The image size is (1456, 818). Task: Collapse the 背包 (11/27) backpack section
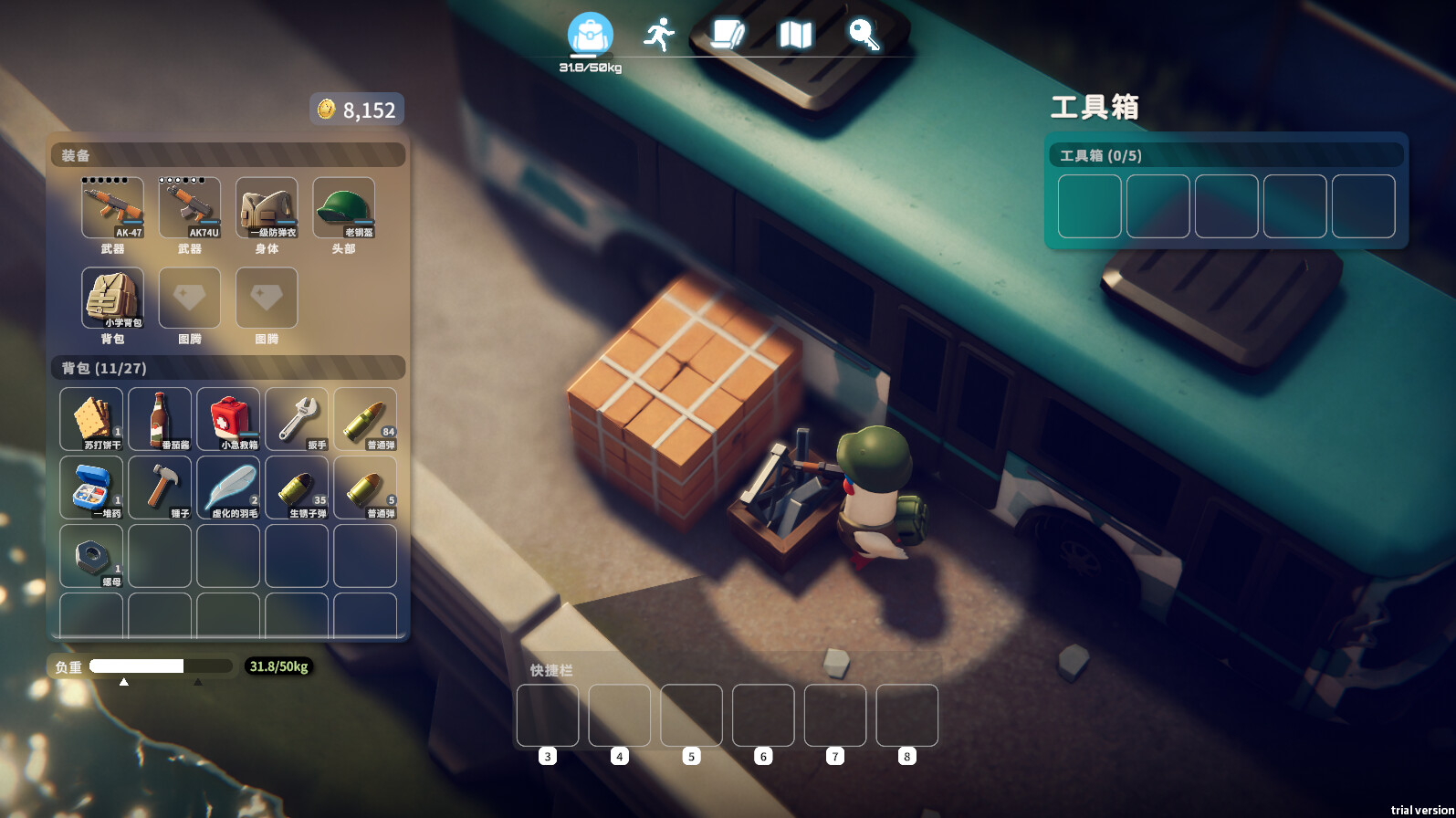[228, 369]
